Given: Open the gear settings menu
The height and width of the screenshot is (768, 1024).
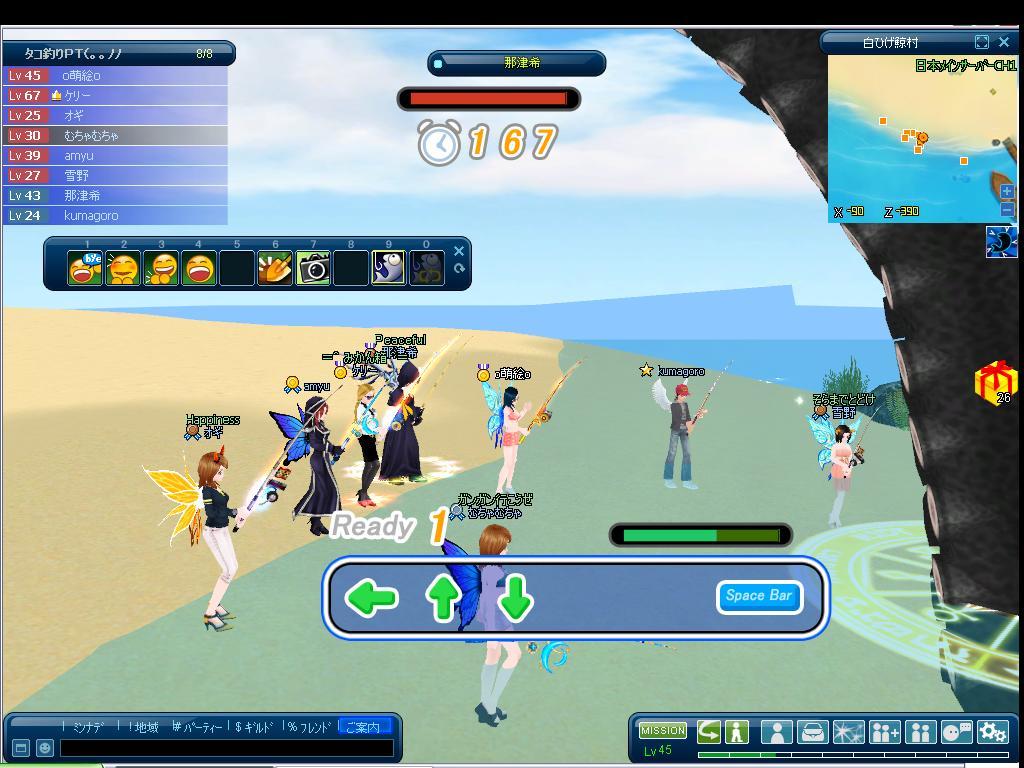Looking at the screenshot, I should pos(993,732).
